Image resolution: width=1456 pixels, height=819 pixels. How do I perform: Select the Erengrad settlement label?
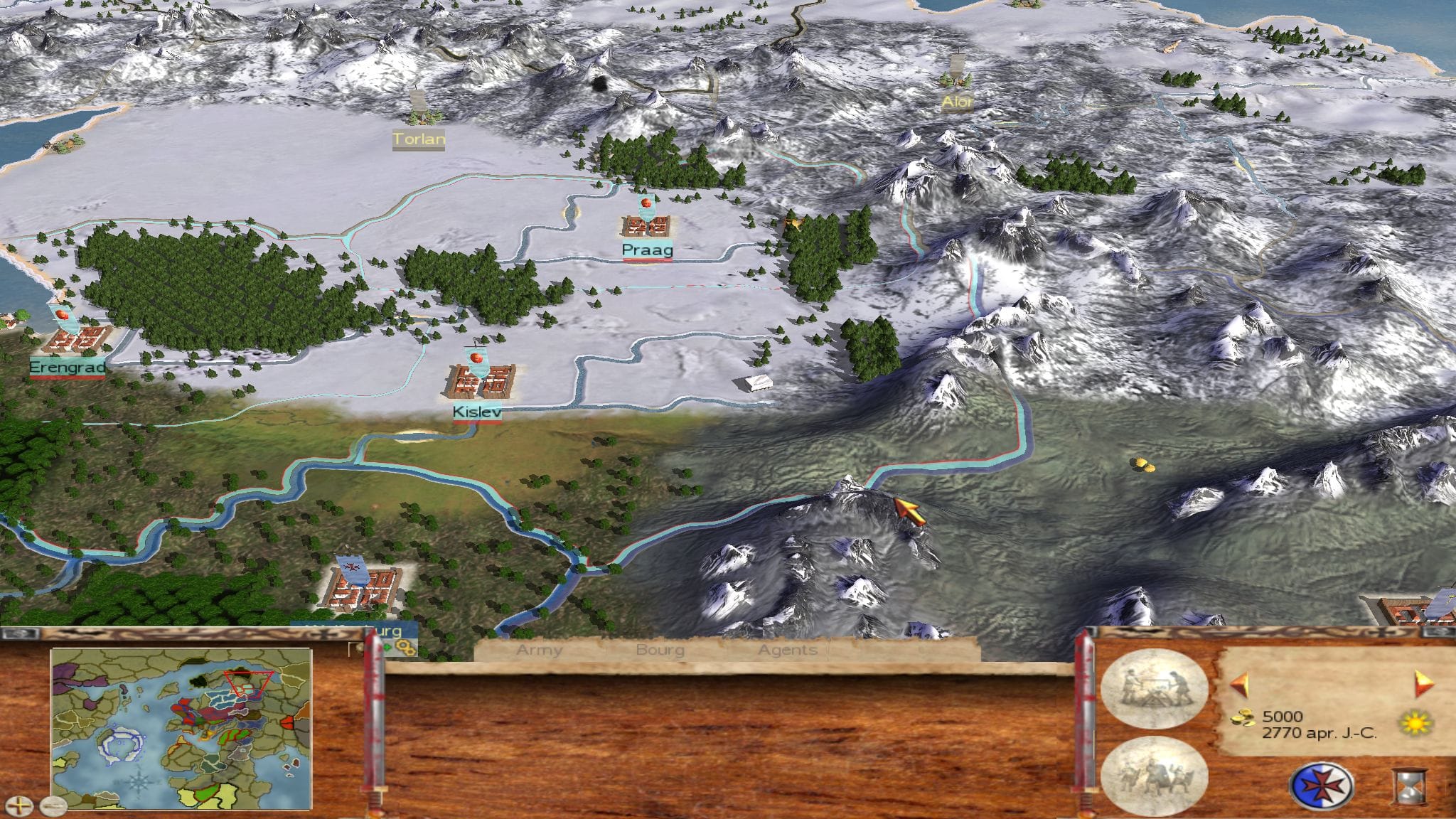(68, 368)
